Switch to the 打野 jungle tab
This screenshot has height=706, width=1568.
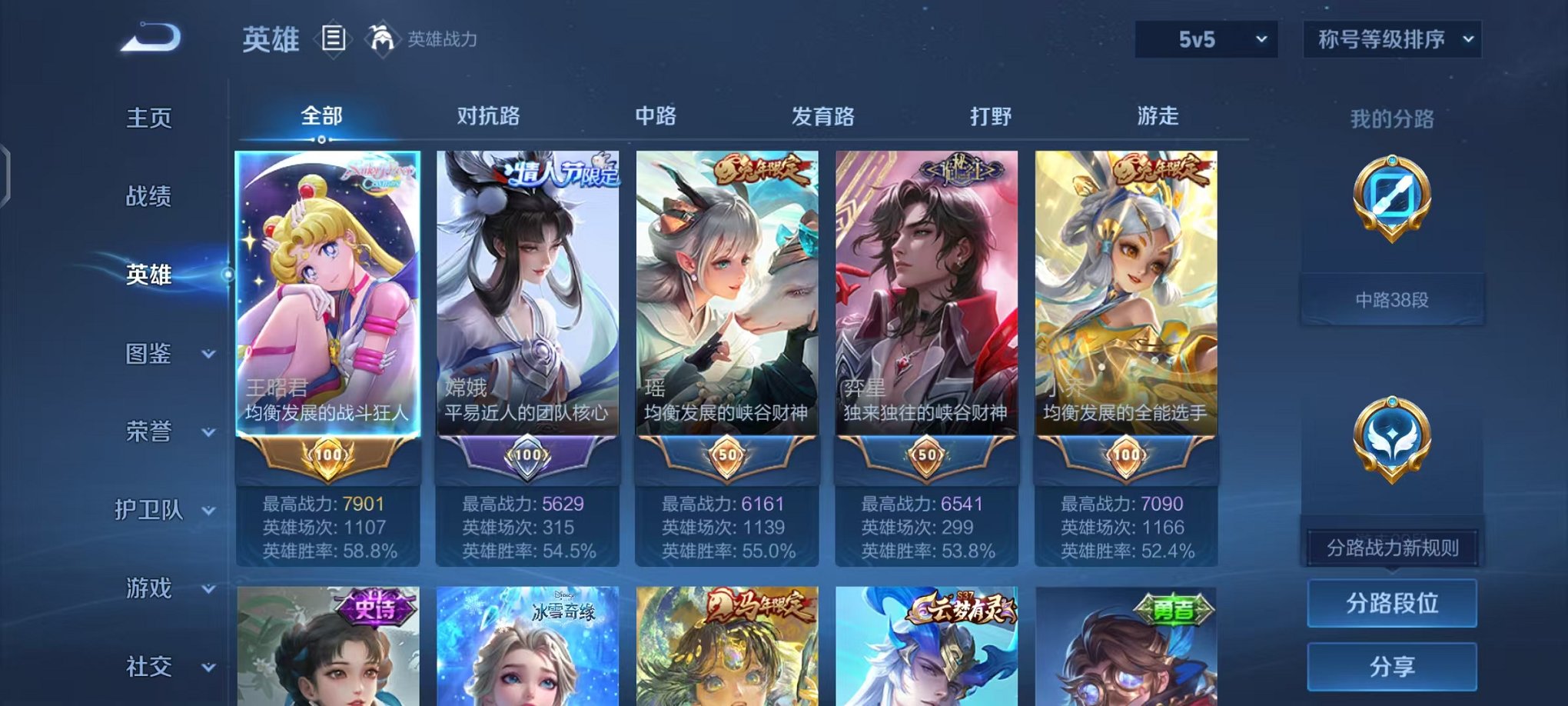989,115
